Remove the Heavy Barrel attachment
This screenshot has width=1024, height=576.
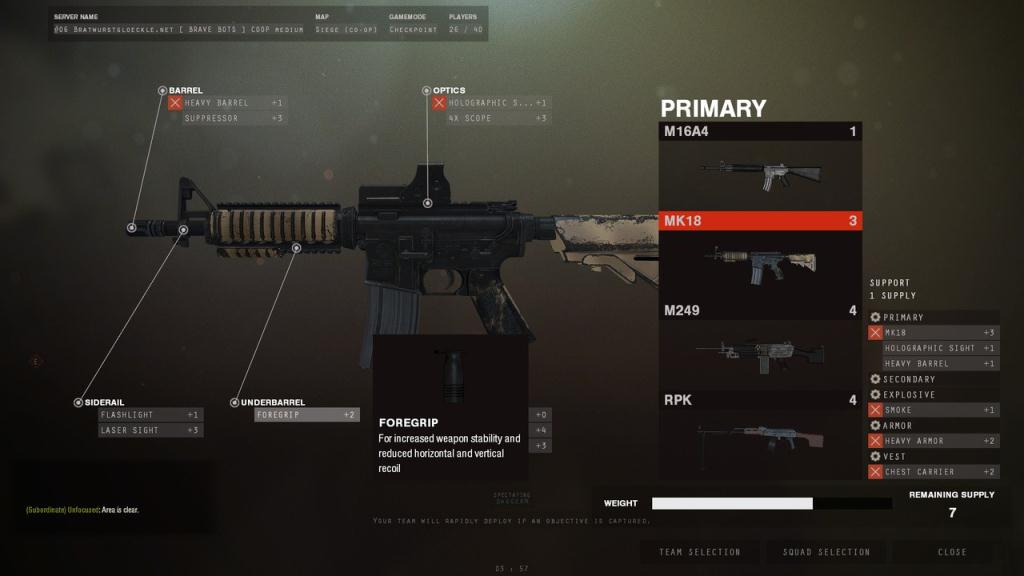[175, 103]
